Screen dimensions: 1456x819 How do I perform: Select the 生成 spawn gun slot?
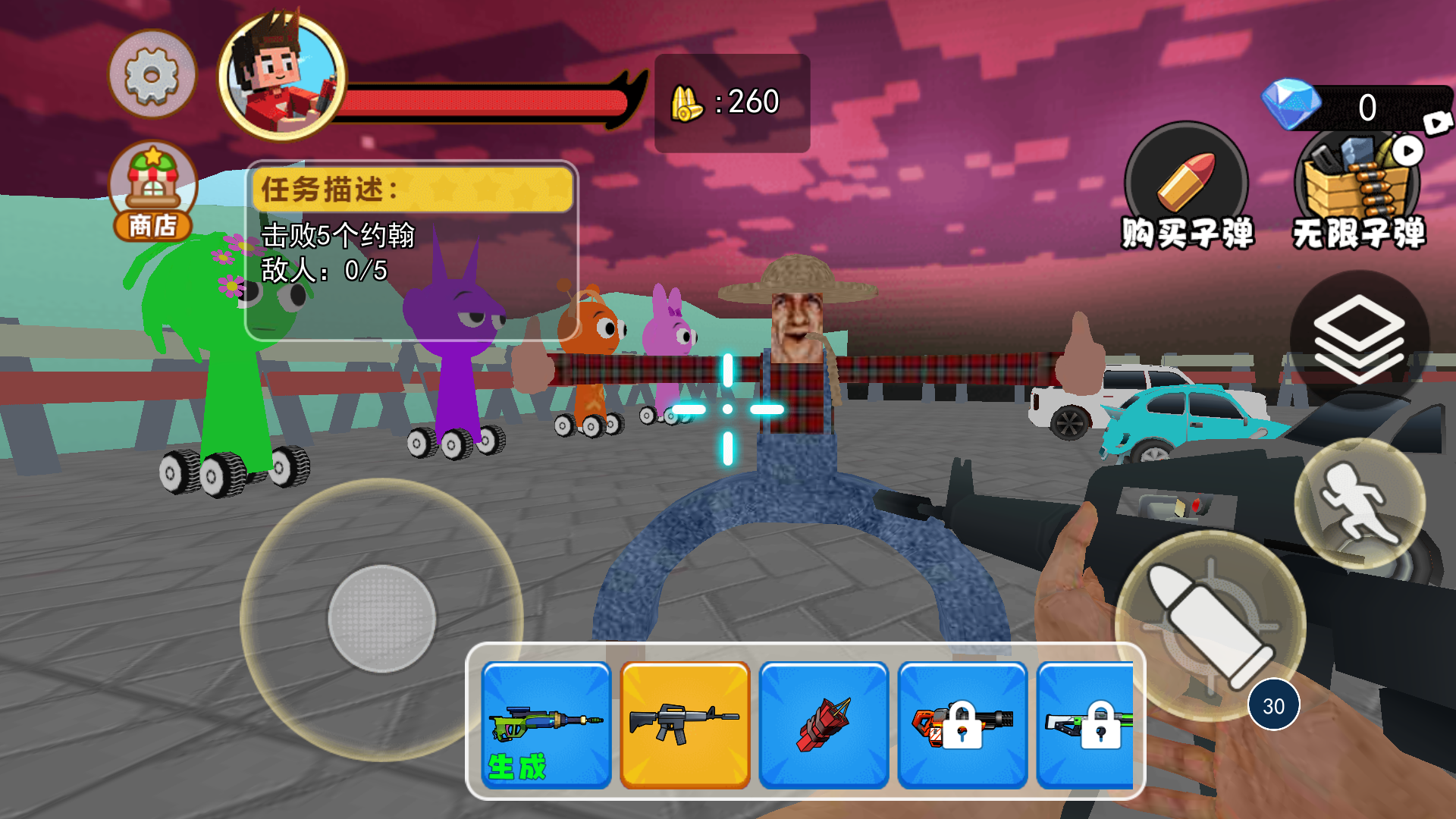tap(546, 725)
